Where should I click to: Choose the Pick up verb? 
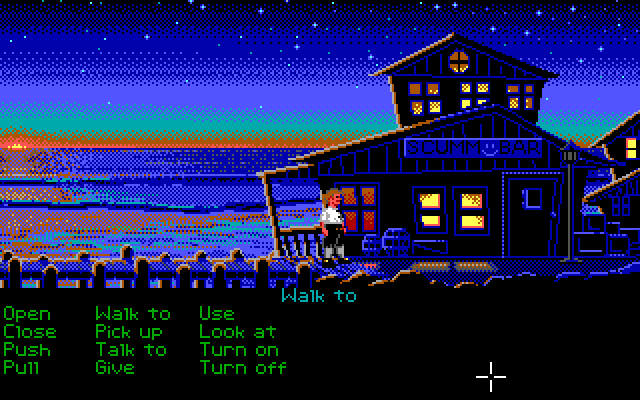[x=129, y=332]
